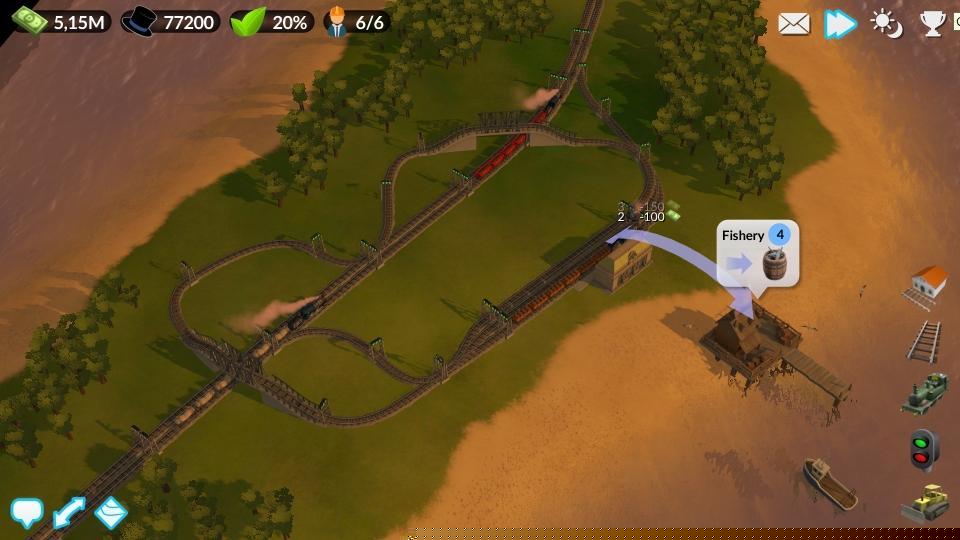Activate the yellow bulldozer tool

click(925, 502)
